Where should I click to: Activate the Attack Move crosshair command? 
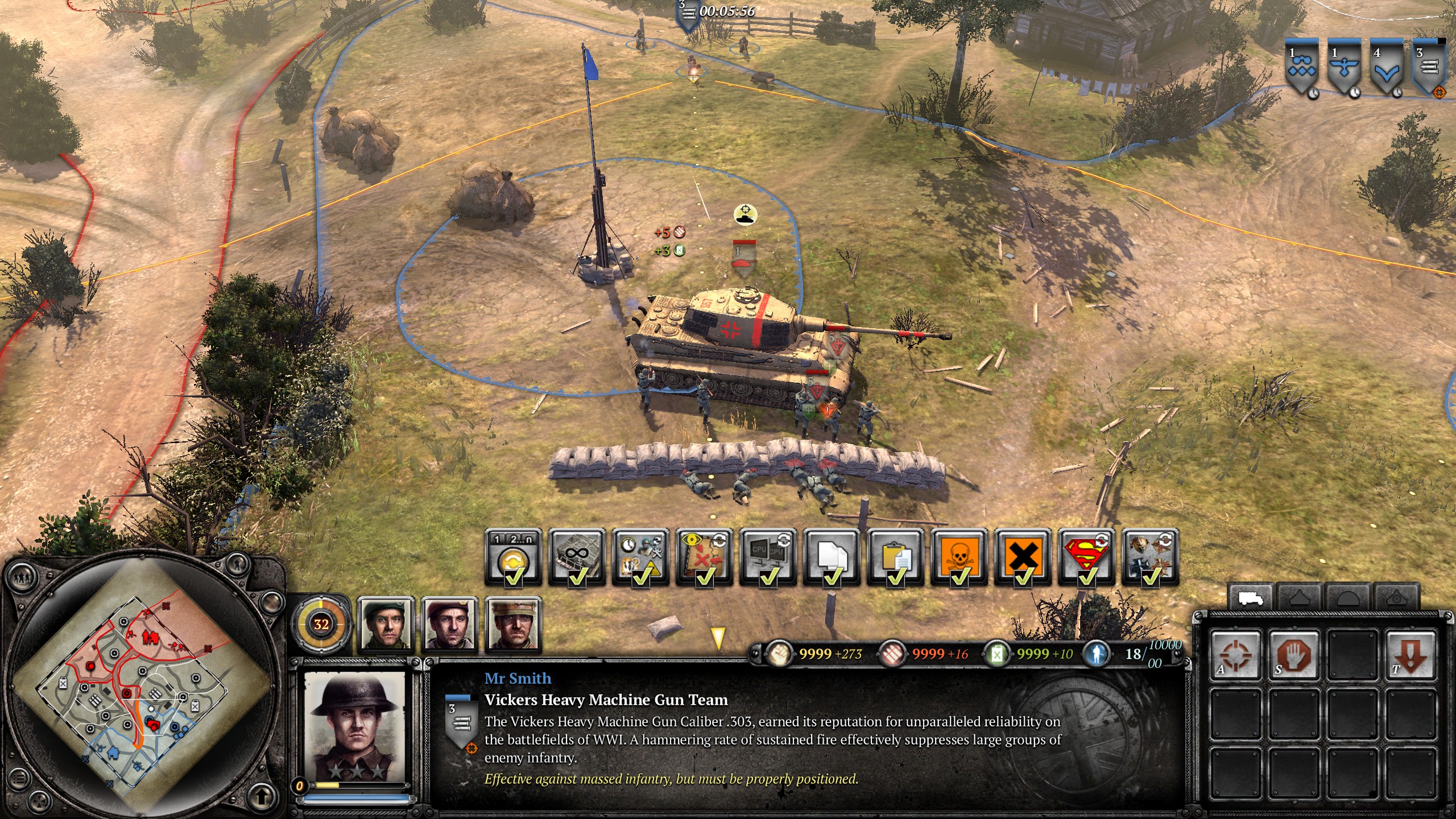click(1235, 654)
